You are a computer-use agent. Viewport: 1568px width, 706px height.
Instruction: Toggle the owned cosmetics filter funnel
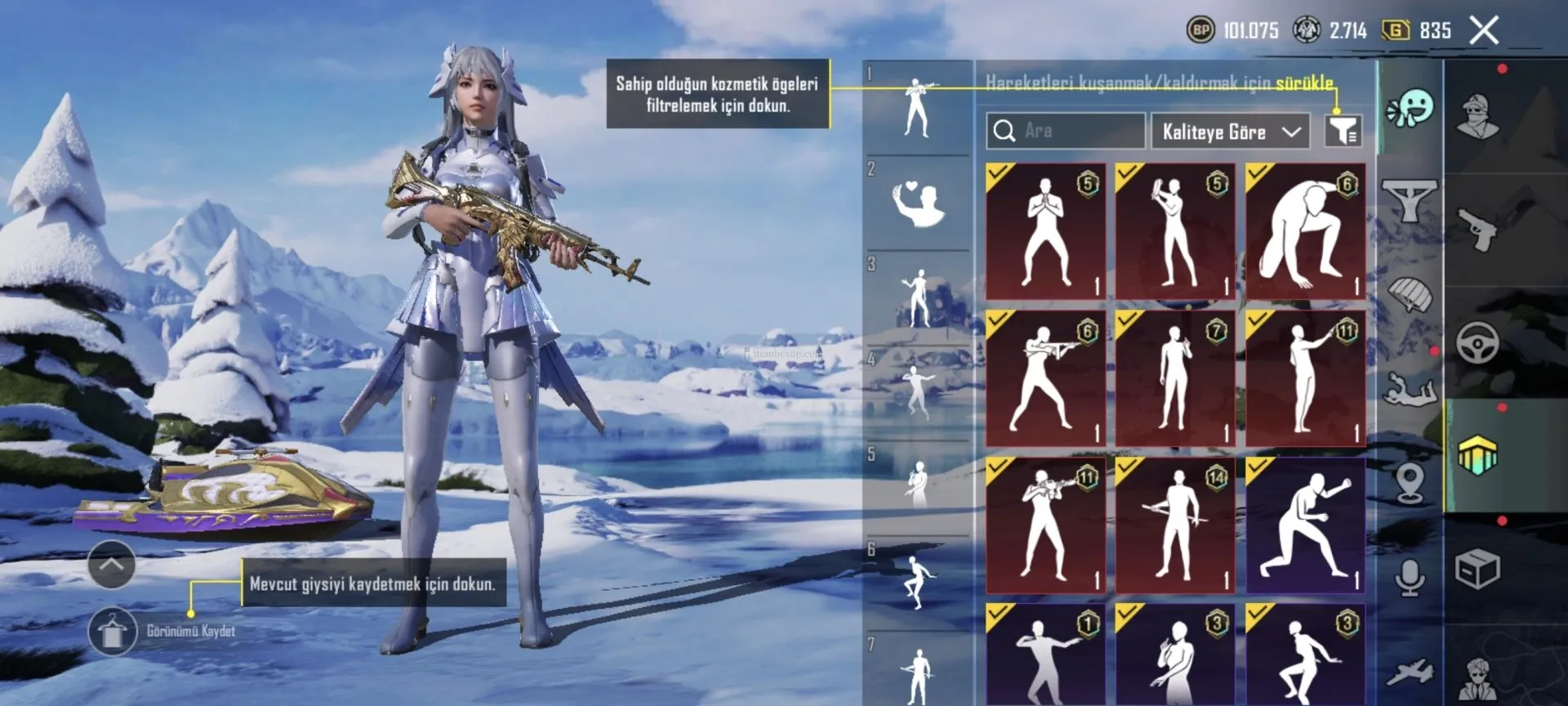1343,131
